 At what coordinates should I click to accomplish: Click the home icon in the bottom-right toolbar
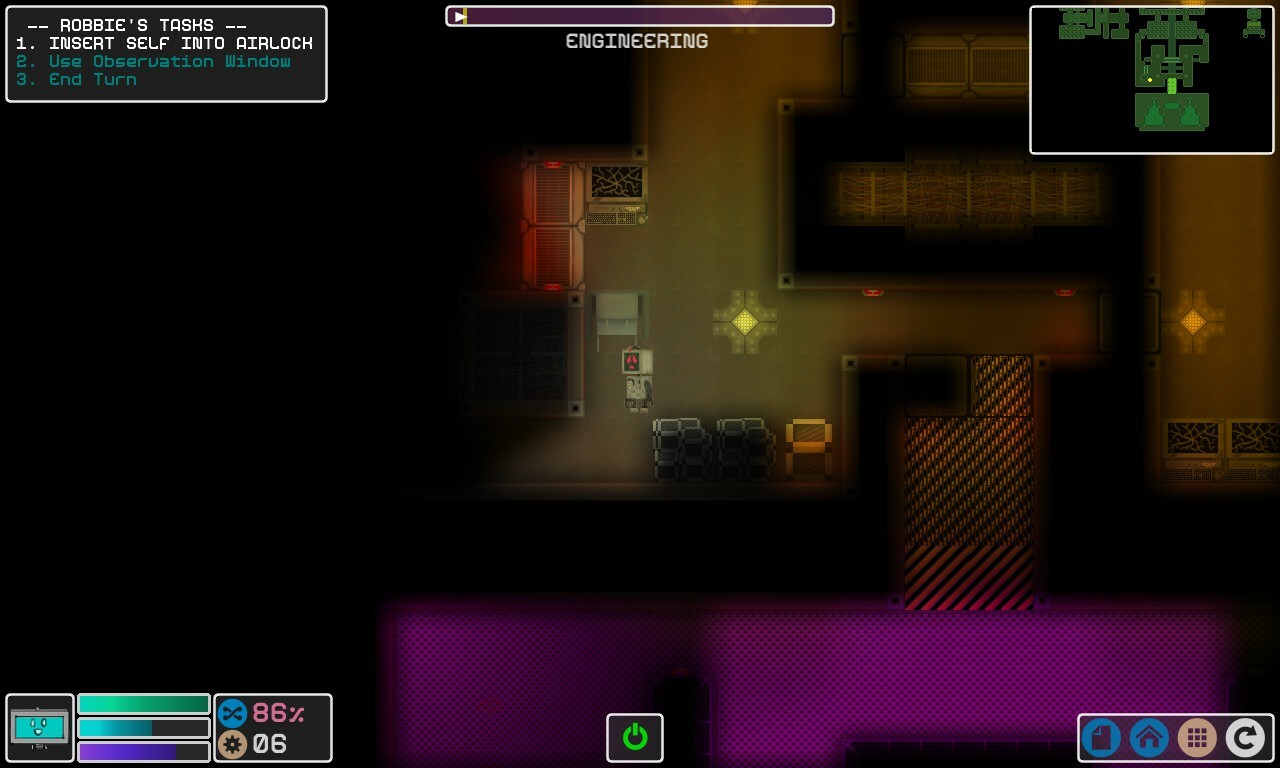1148,738
